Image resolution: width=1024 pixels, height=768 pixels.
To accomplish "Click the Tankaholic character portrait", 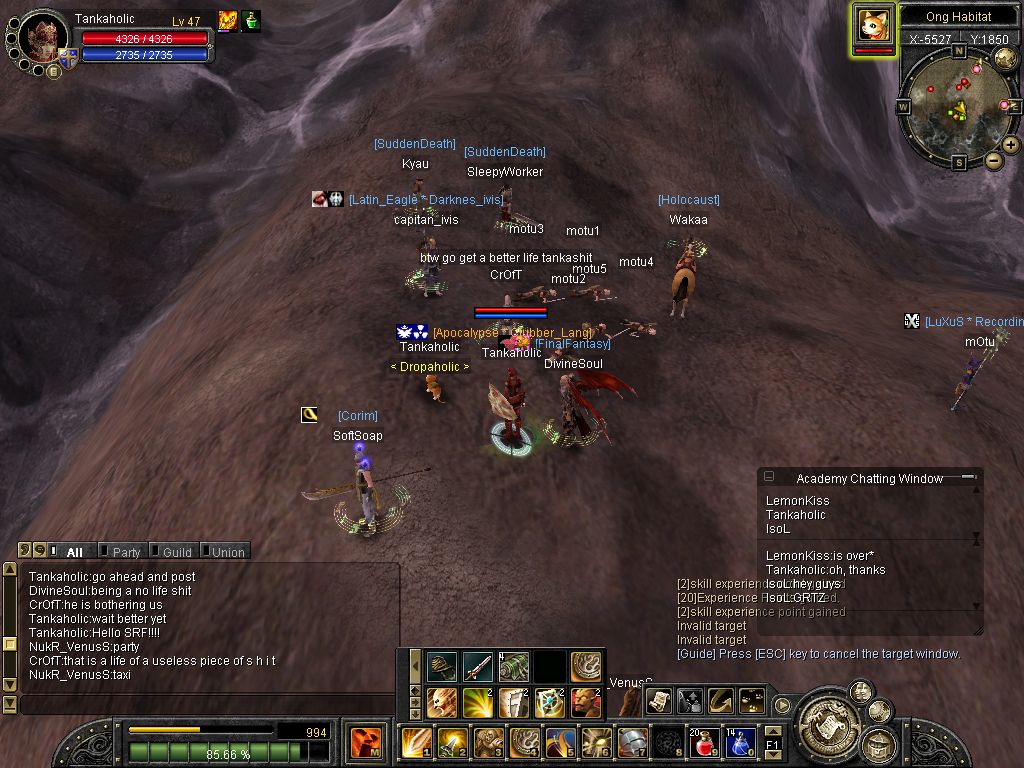I will [x=42, y=39].
